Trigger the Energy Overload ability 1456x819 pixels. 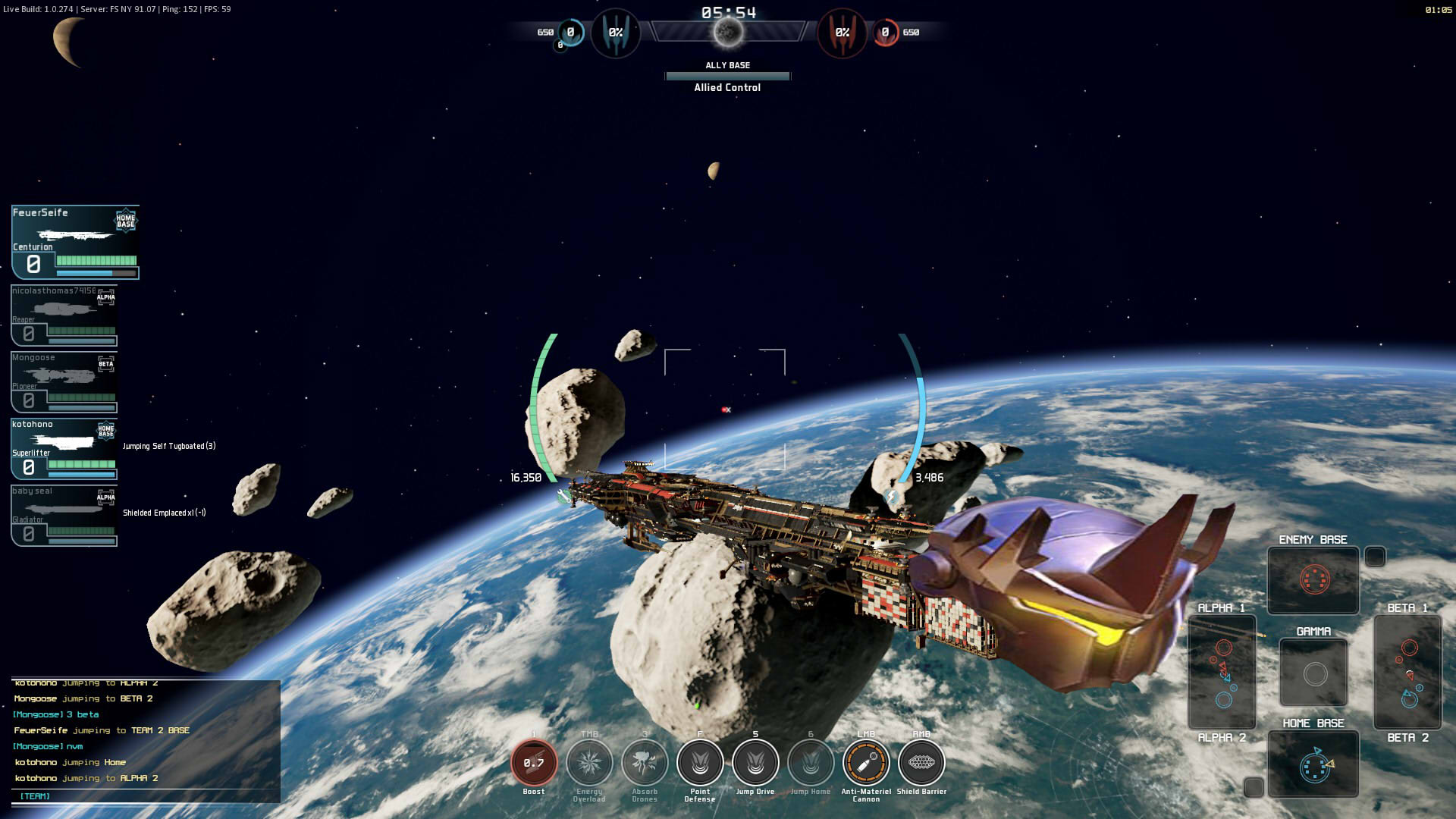pyautogui.click(x=589, y=763)
